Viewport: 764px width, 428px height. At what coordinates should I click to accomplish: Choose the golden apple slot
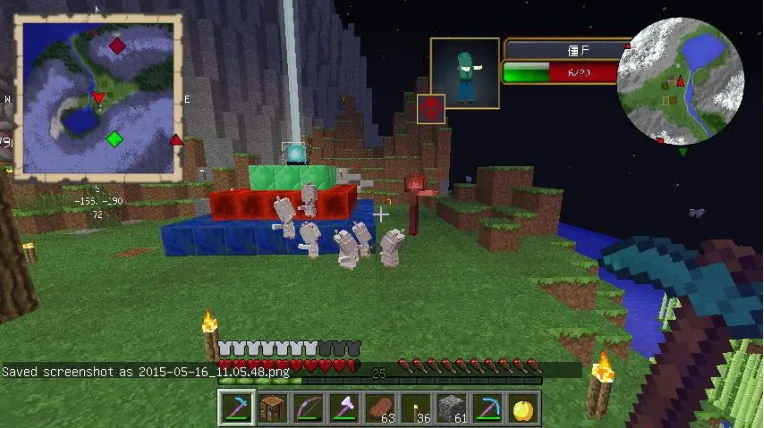click(522, 408)
